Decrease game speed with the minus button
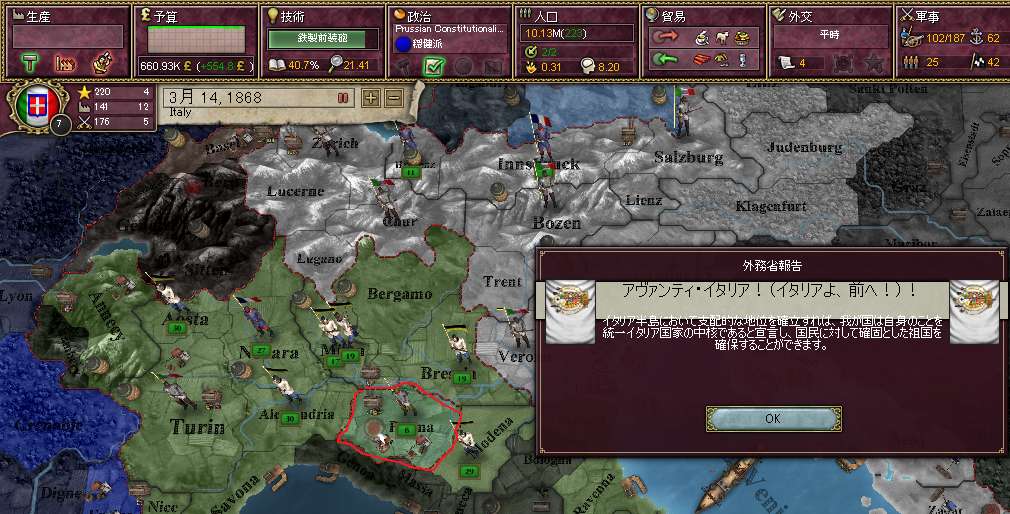The image size is (1010, 514). (393, 98)
